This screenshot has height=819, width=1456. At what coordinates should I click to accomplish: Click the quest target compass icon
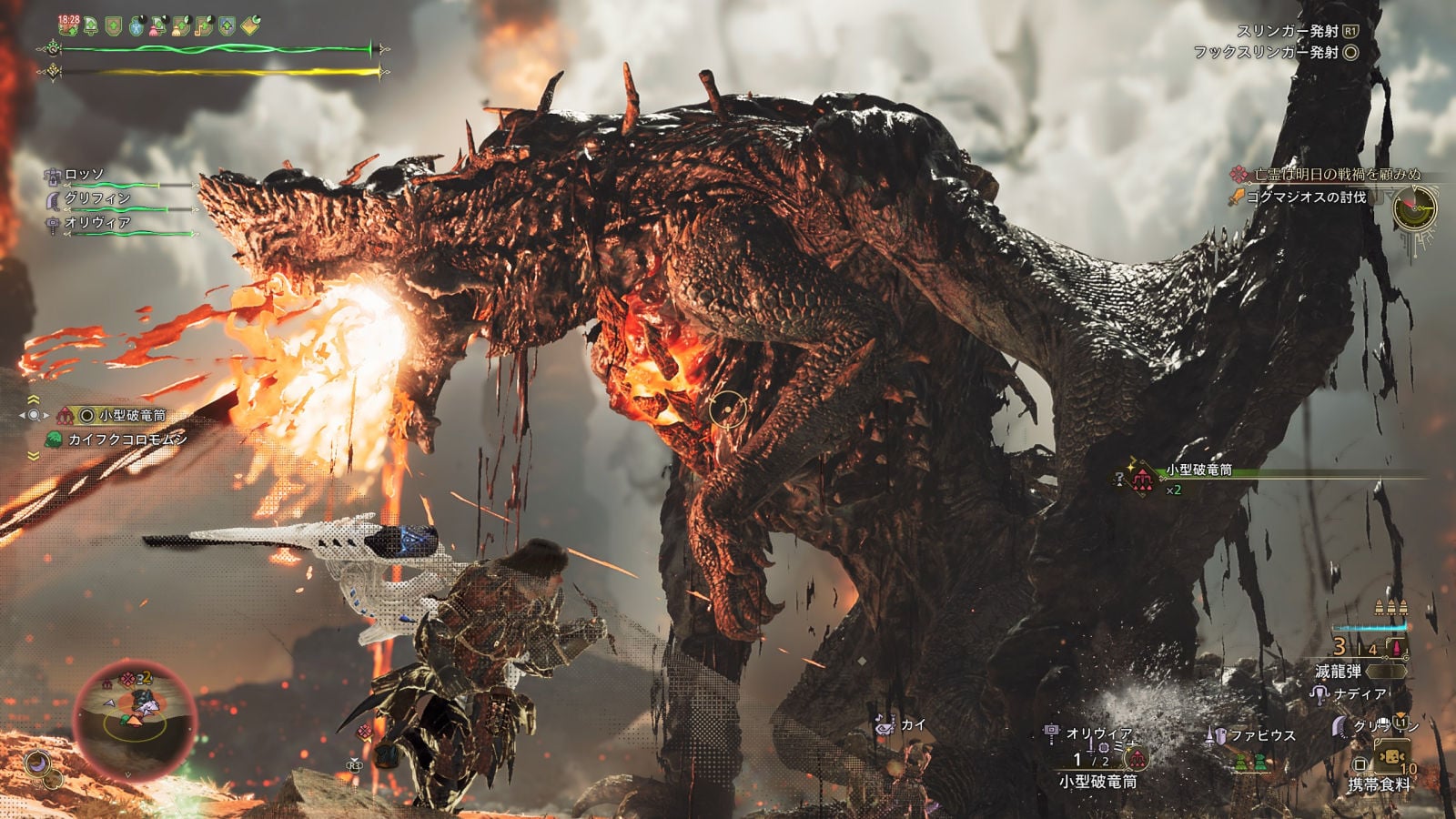(x=1415, y=211)
